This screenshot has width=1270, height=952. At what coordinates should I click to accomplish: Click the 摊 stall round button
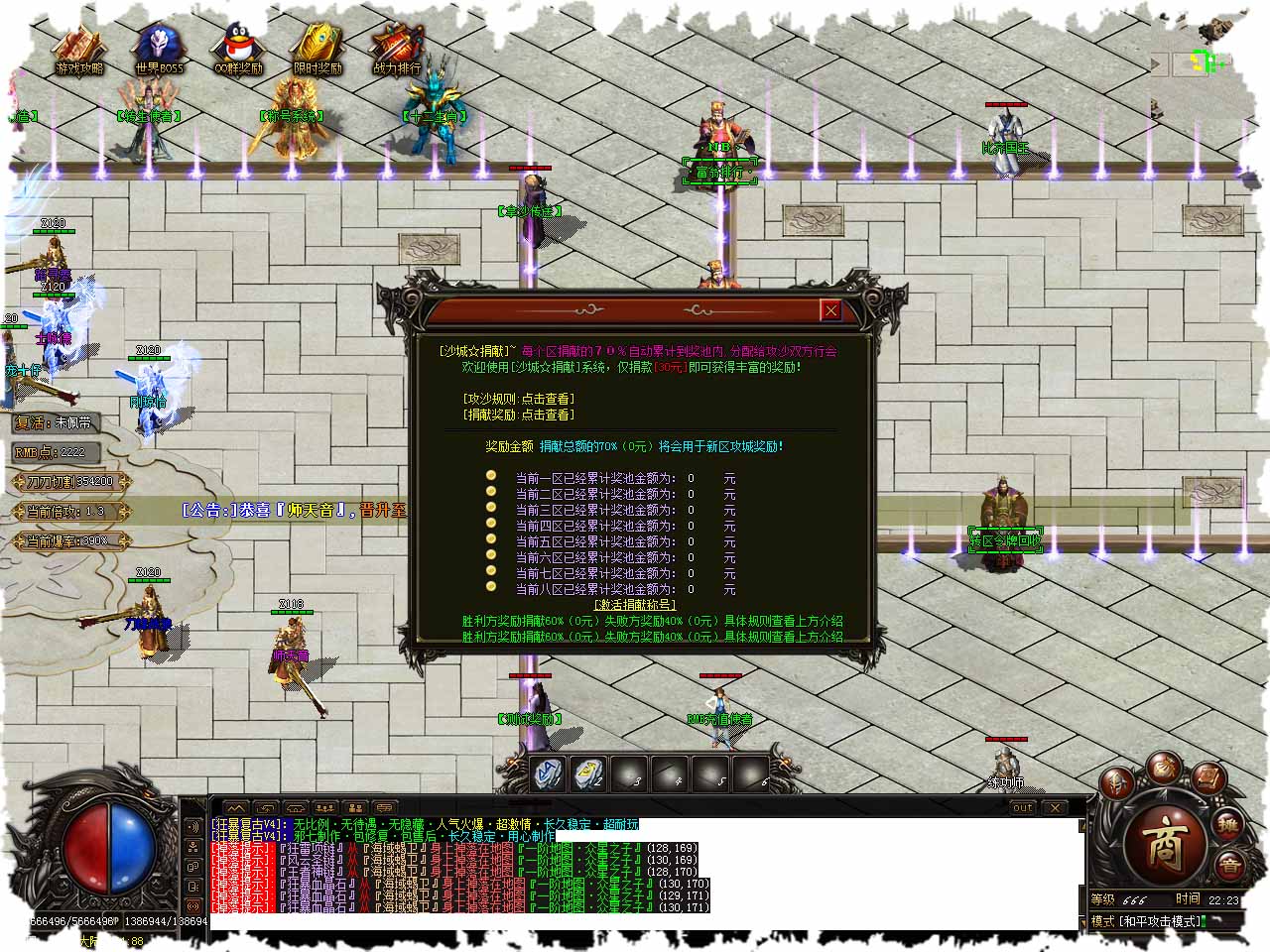click(1228, 825)
